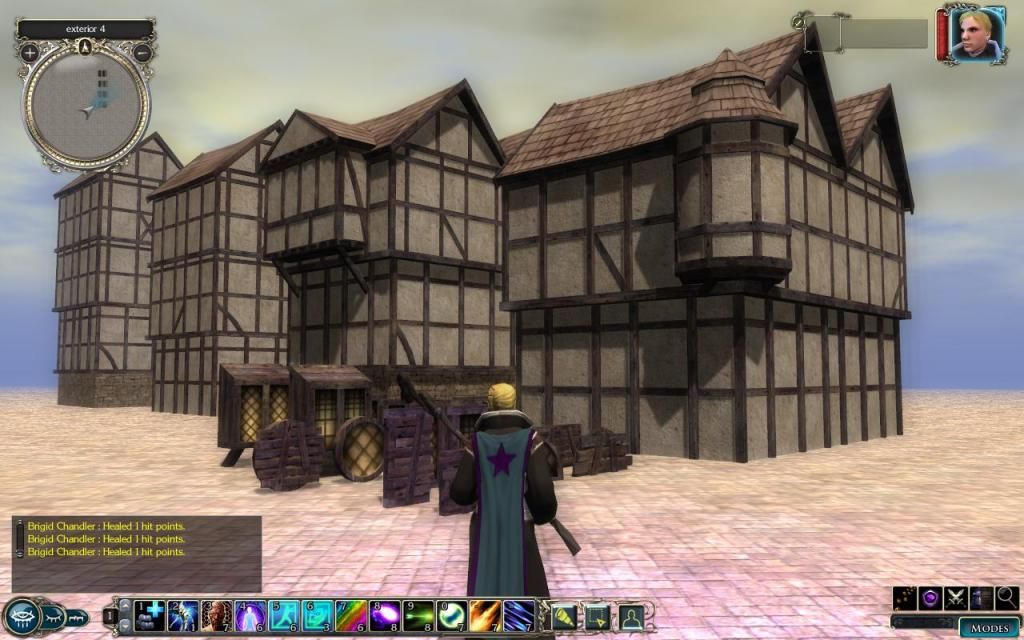
Task: Zoom out the minimap with the minus button
Action: 142,52
